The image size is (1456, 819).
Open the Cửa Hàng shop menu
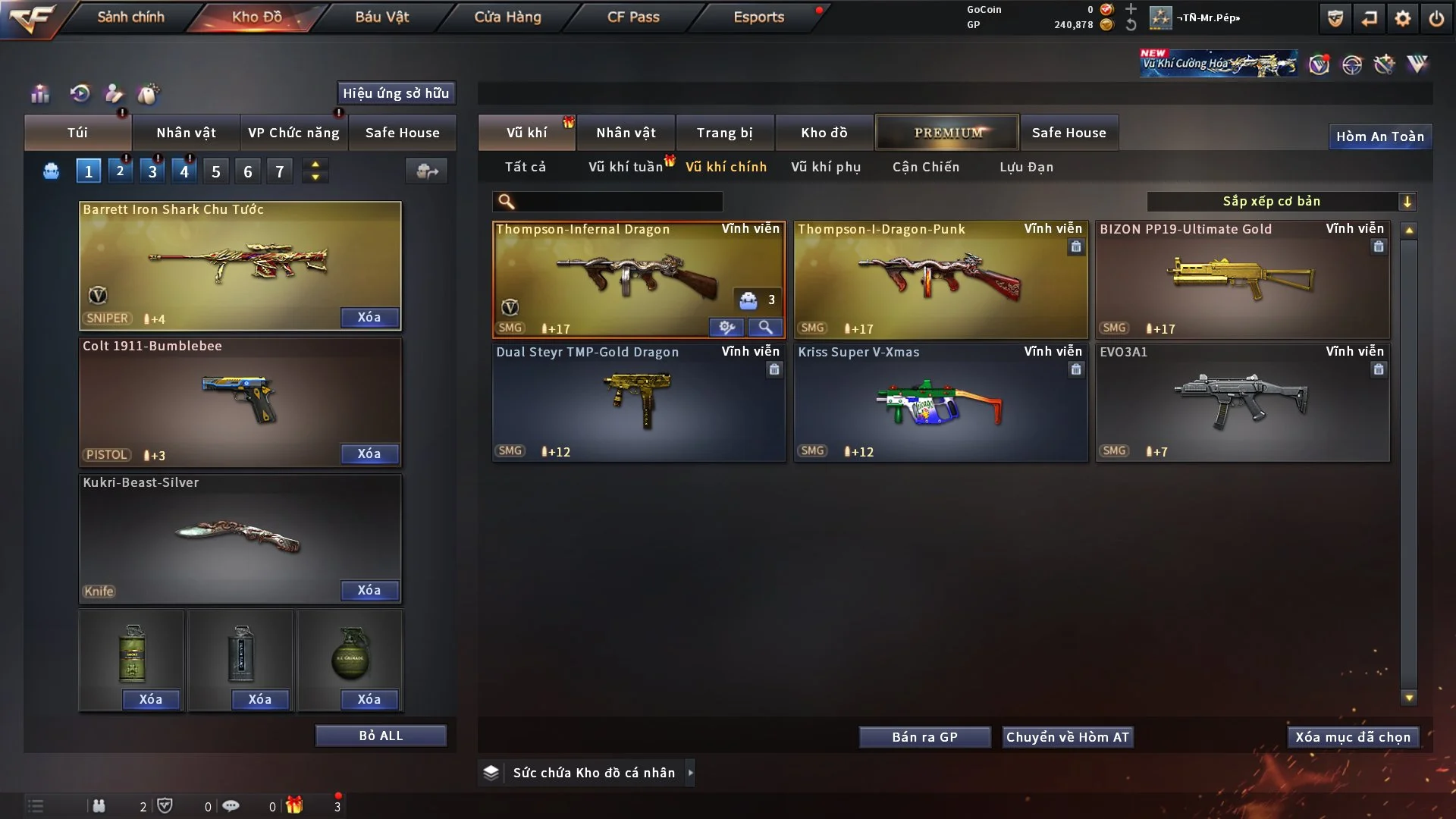point(507,17)
